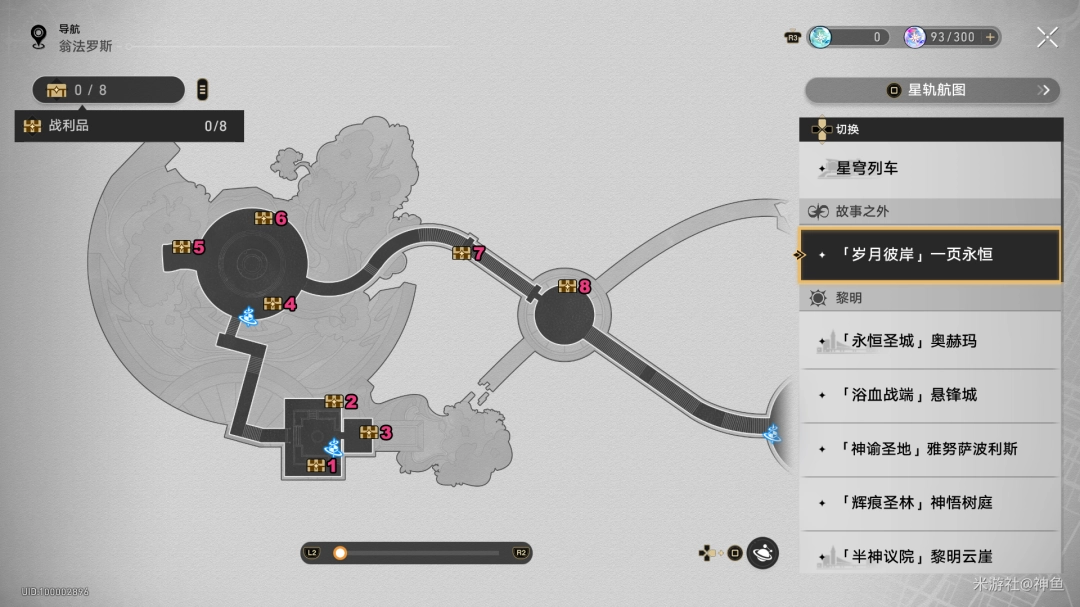Close the map with the X button
Viewport: 1080px width, 607px height.
pyautogui.click(x=1047, y=38)
